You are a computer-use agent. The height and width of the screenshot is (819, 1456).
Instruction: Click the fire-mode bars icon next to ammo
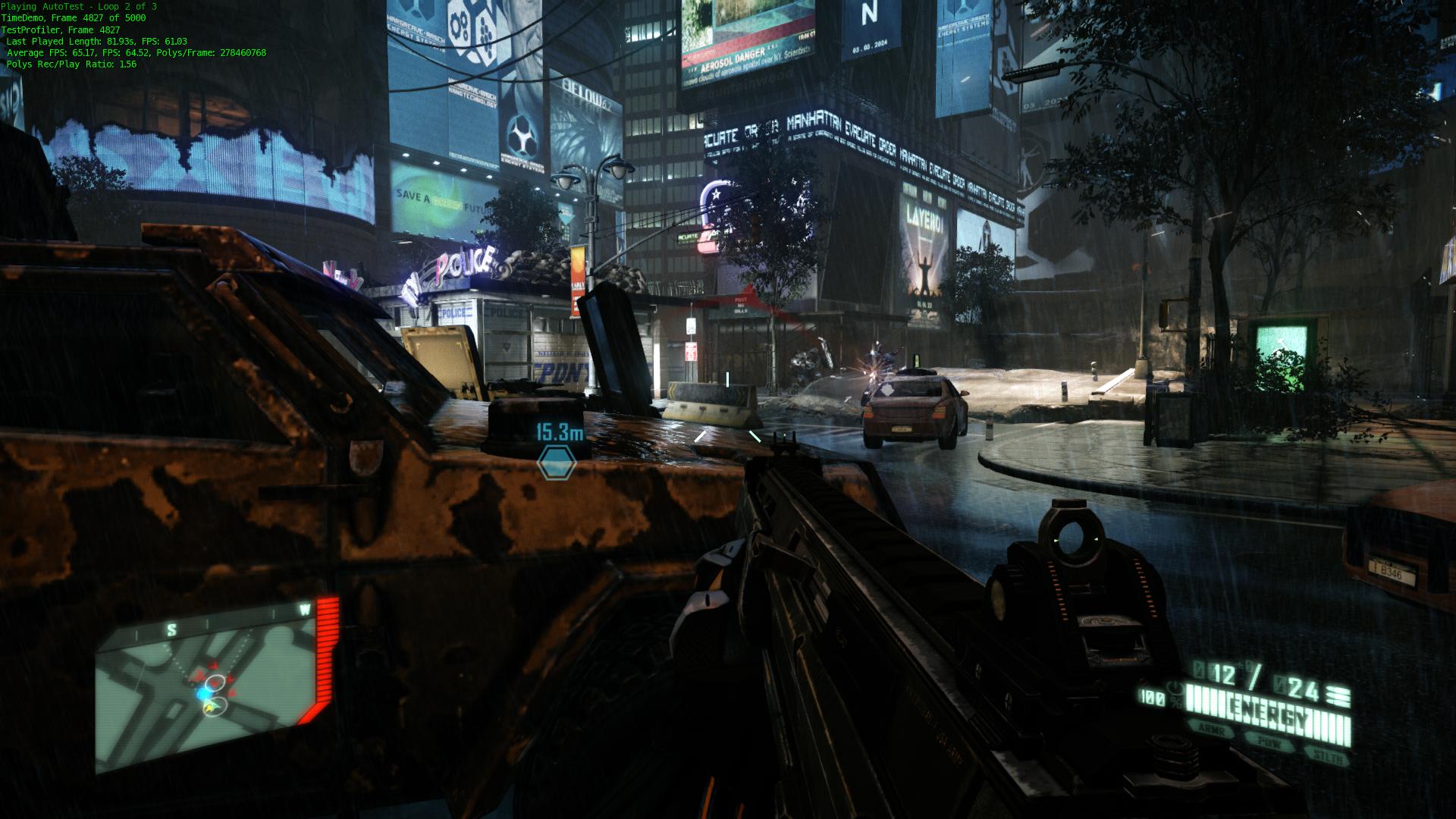(1338, 697)
